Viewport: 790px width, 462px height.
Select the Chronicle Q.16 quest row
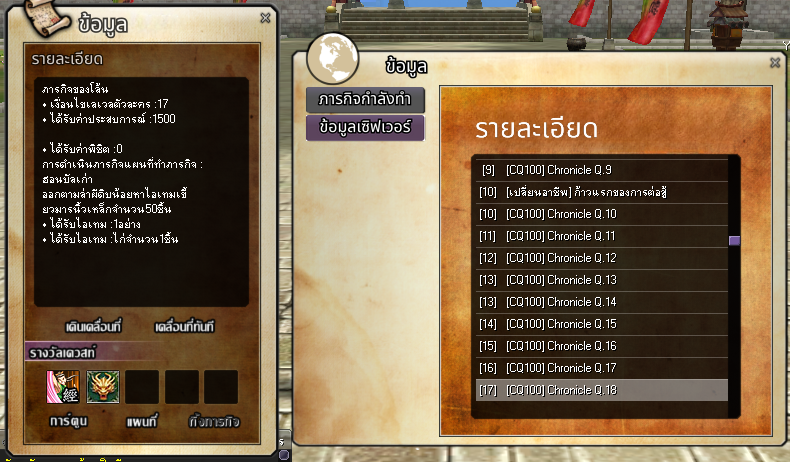click(x=600, y=346)
